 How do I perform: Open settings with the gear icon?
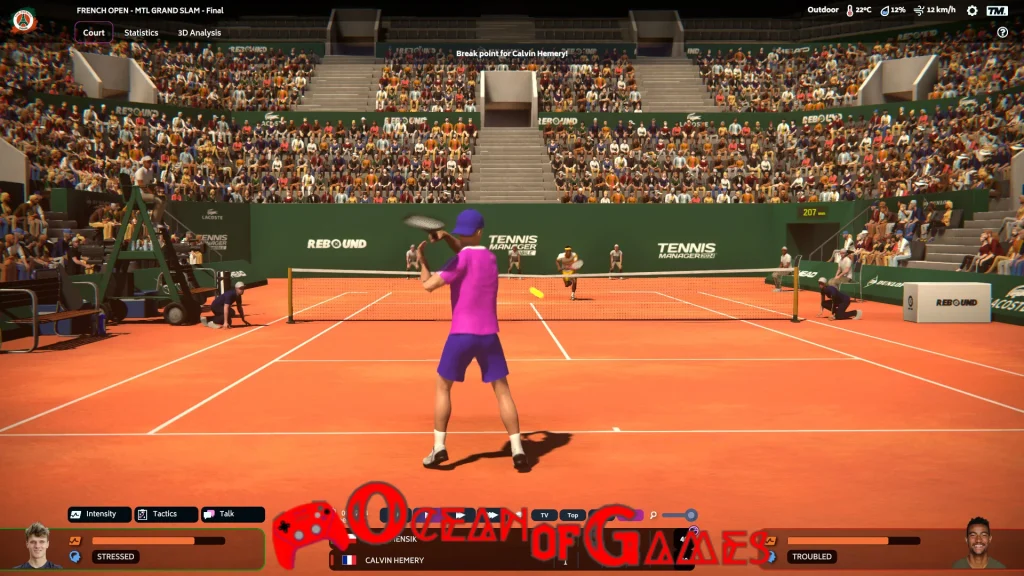tap(972, 11)
